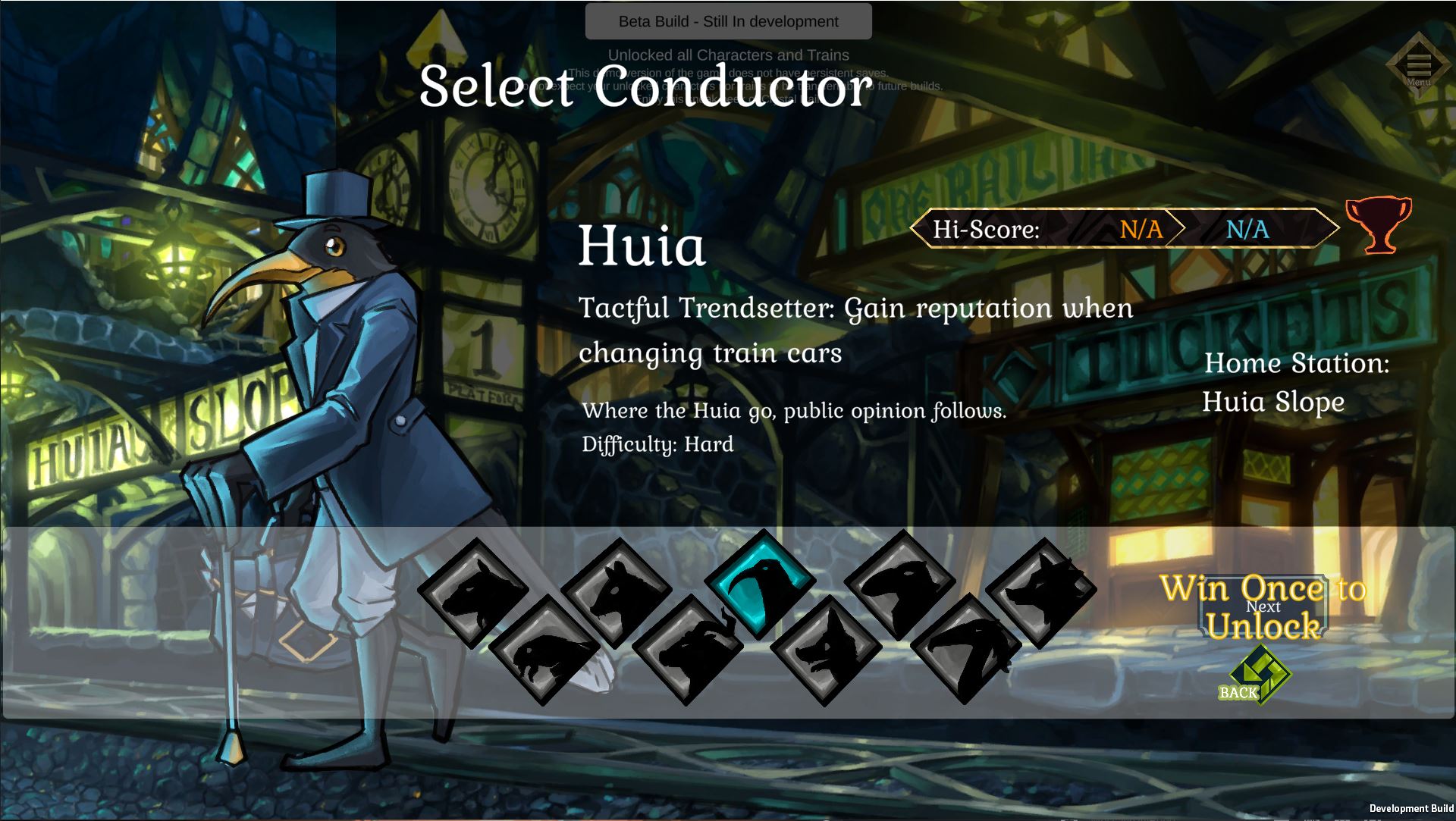Select the highlighted teal Huia bird portrait
Screen dimensions: 1456x821
[x=762, y=585]
